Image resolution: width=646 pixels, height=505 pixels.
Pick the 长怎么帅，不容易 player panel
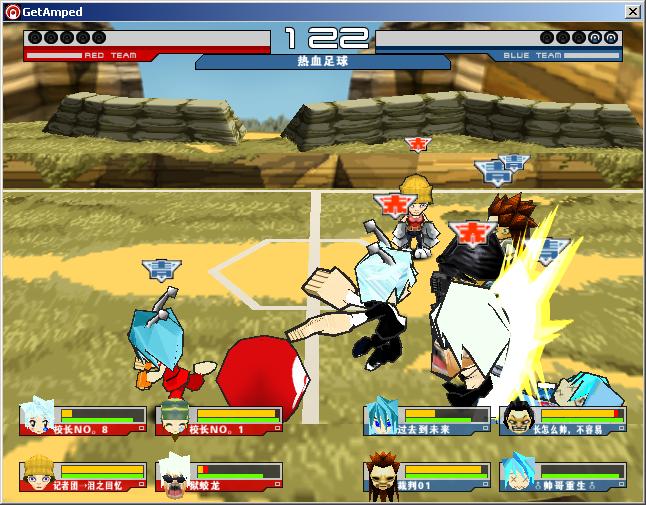click(x=563, y=419)
